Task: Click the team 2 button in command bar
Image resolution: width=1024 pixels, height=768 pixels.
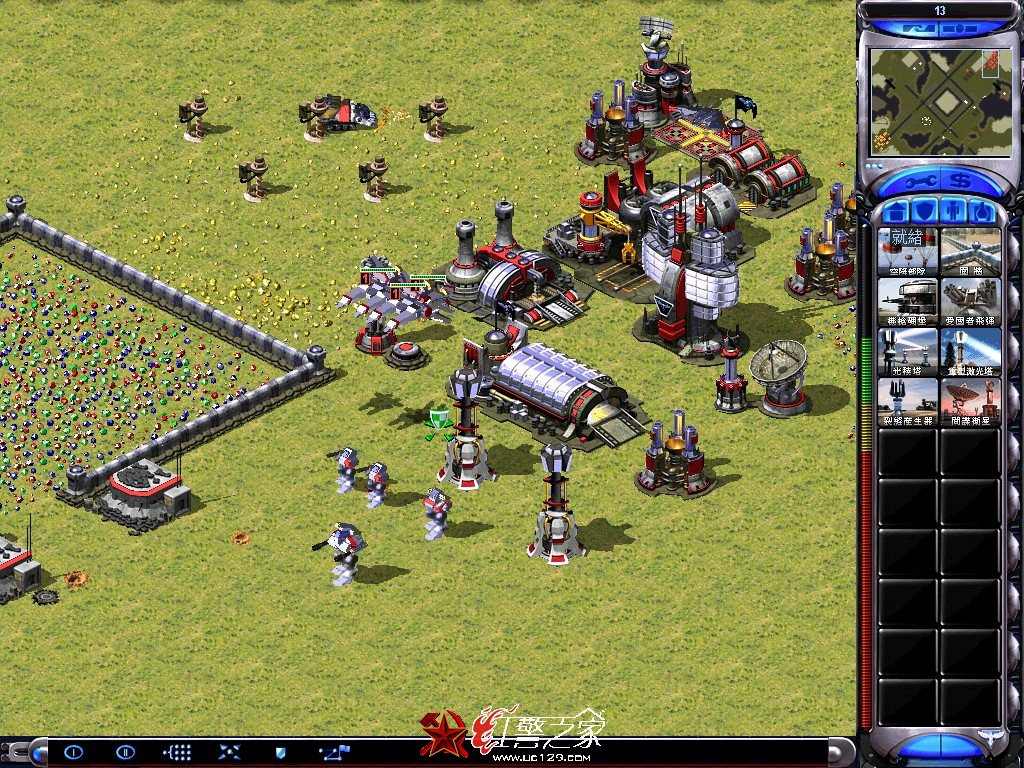Action: tap(125, 752)
